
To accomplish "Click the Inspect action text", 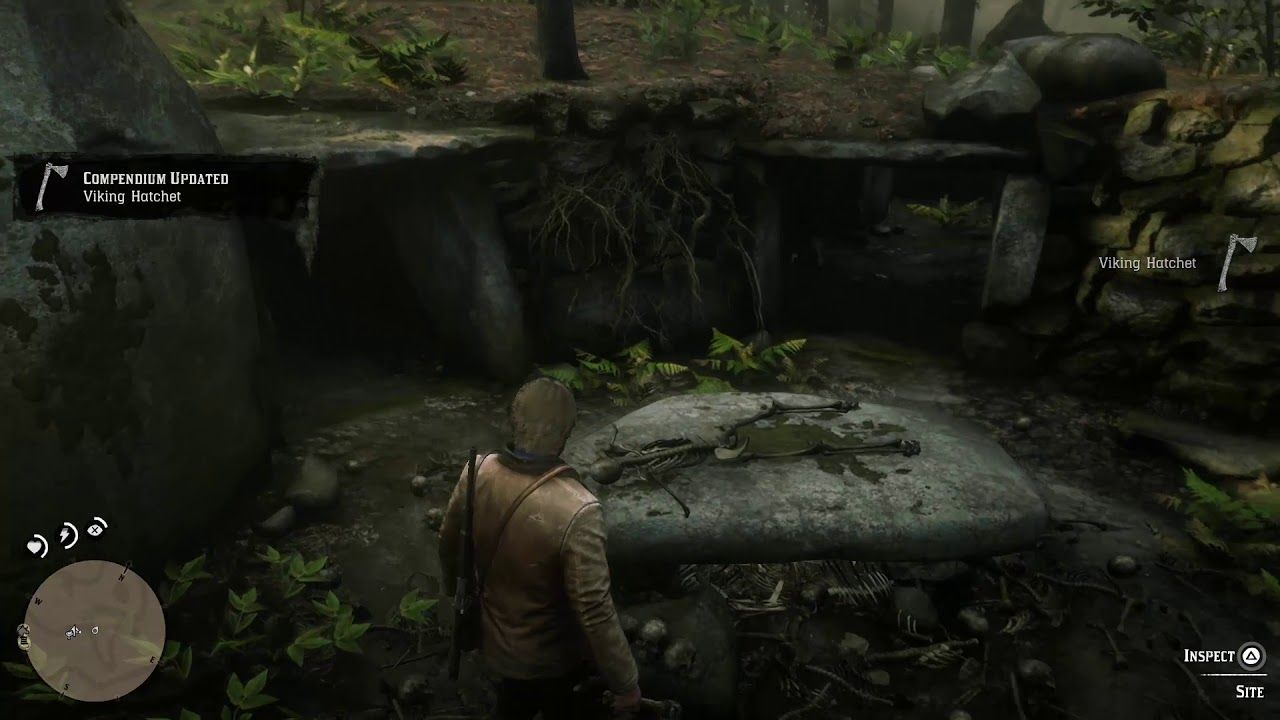I will coord(1211,656).
